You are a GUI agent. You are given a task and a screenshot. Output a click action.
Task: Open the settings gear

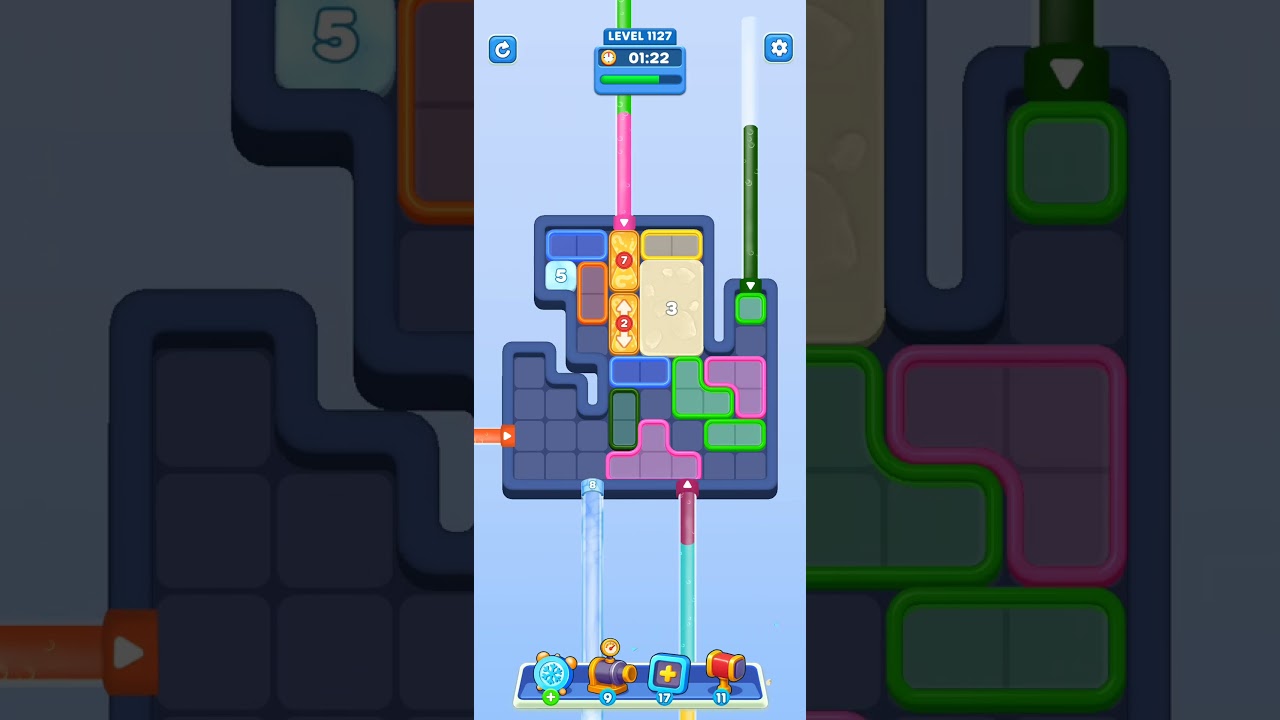click(779, 47)
